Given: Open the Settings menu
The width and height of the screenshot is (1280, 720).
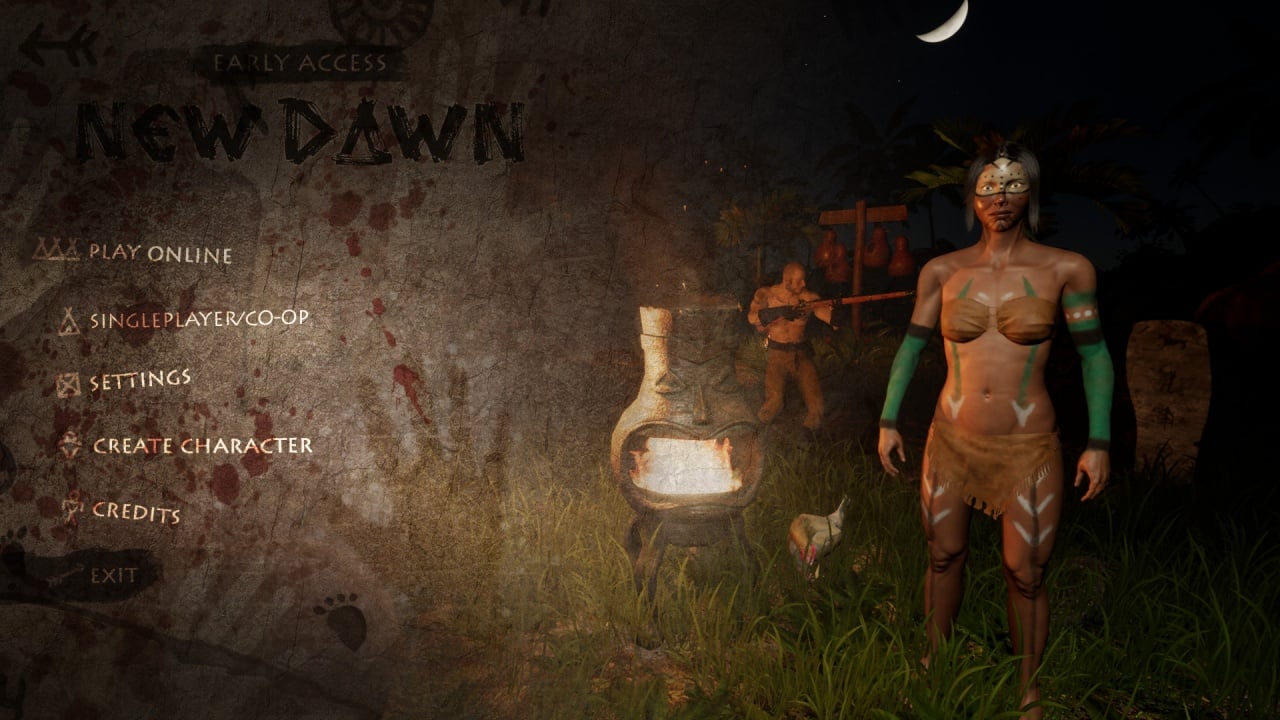Looking at the screenshot, I should click(x=140, y=381).
